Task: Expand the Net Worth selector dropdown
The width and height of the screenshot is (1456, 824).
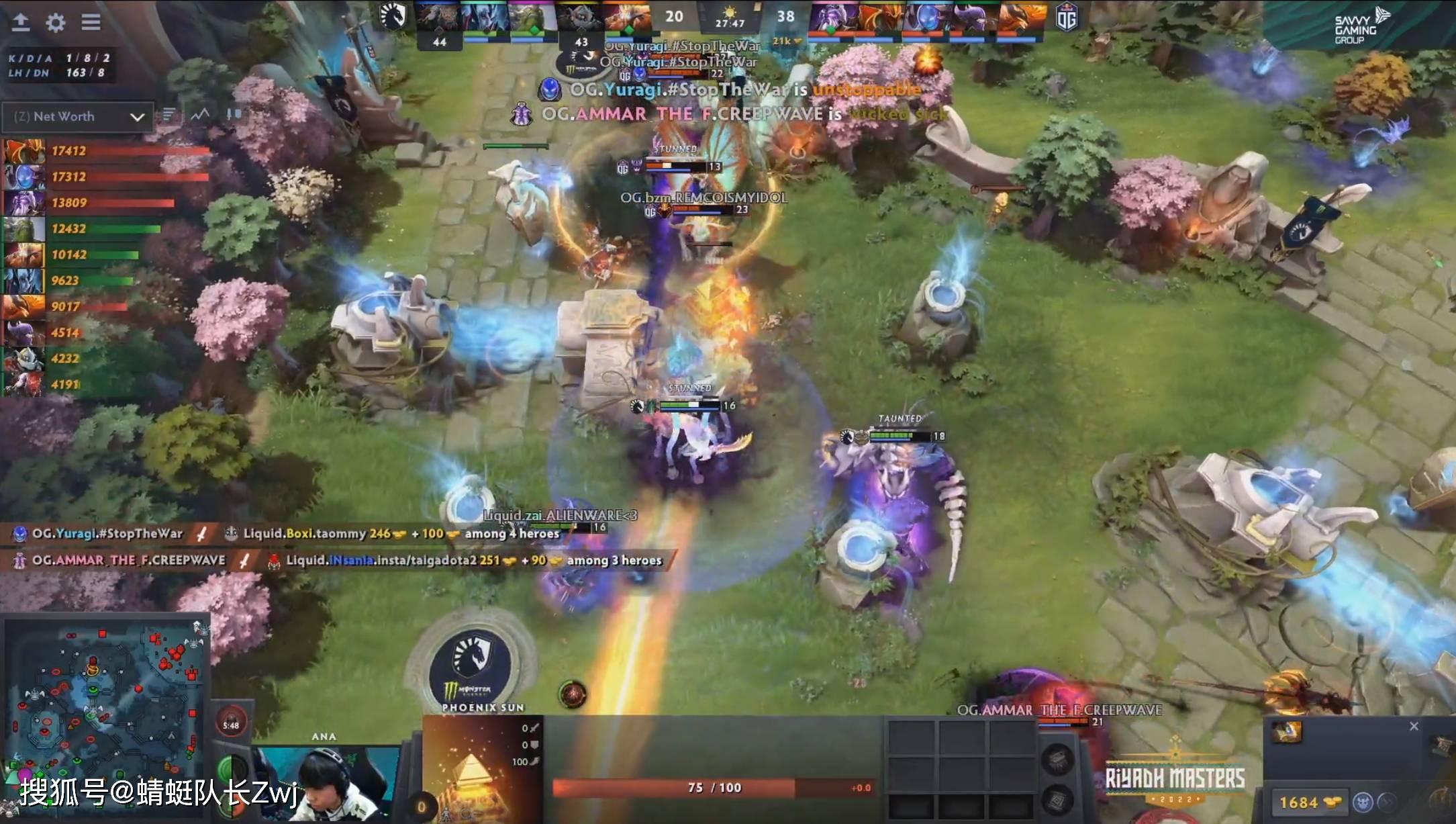Action: (138, 116)
